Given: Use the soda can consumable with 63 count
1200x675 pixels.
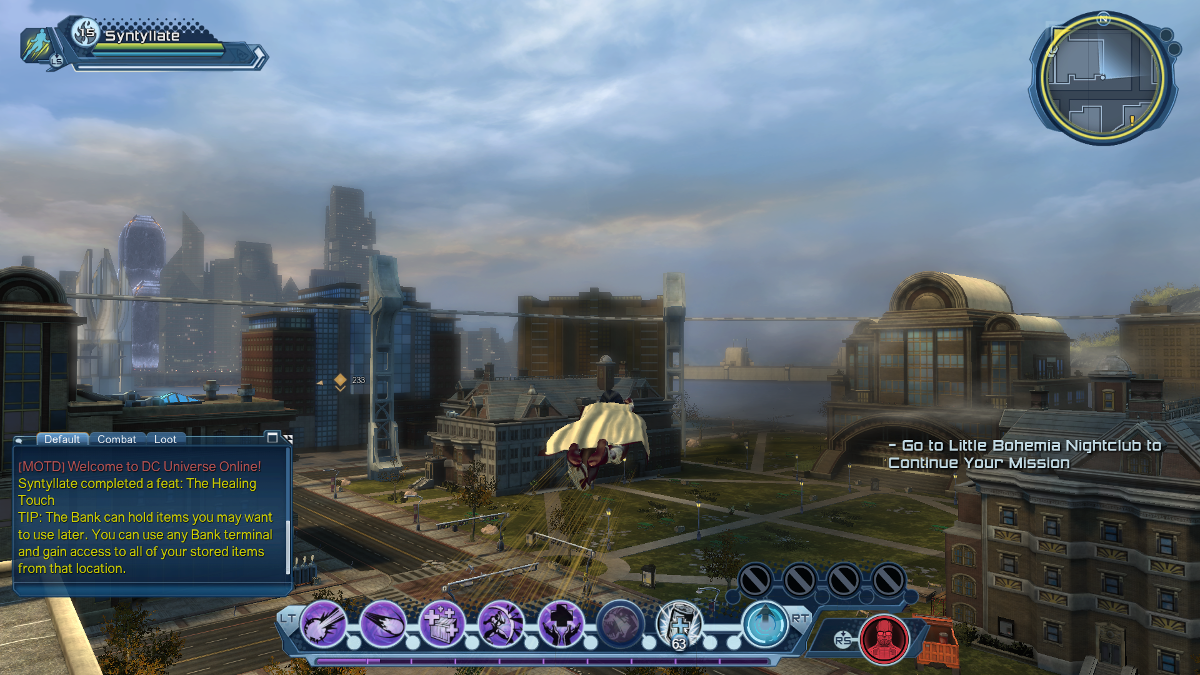Looking at the screenshot, I should [679, 625].
